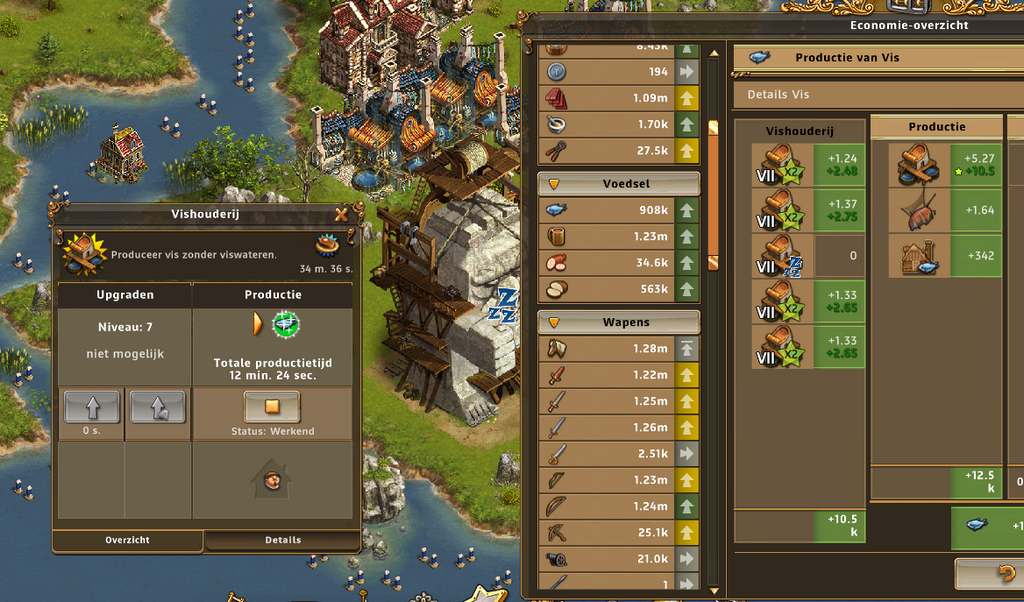
Task: Choose the resource row showing 1.23m in Voedsel
Action: coord(619,236)
